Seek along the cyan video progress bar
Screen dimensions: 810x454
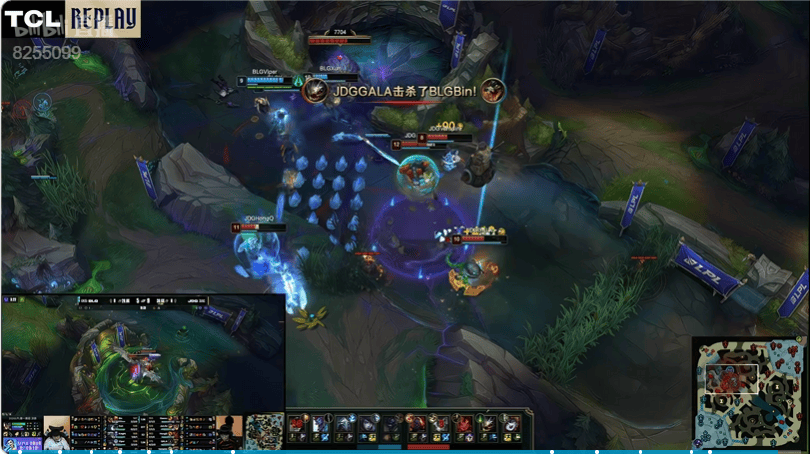[x=400, y=451]
